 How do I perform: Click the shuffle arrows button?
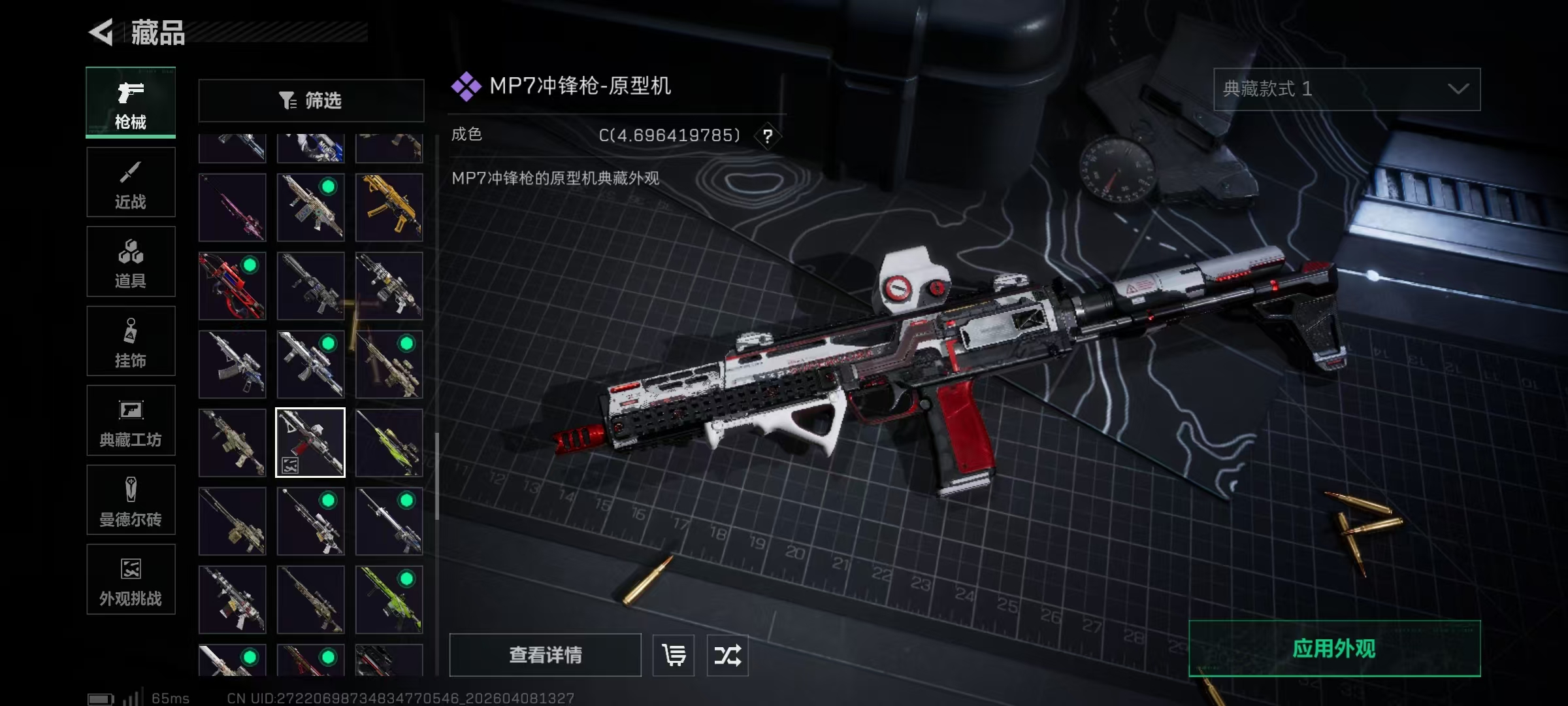(x=727, y=654)
